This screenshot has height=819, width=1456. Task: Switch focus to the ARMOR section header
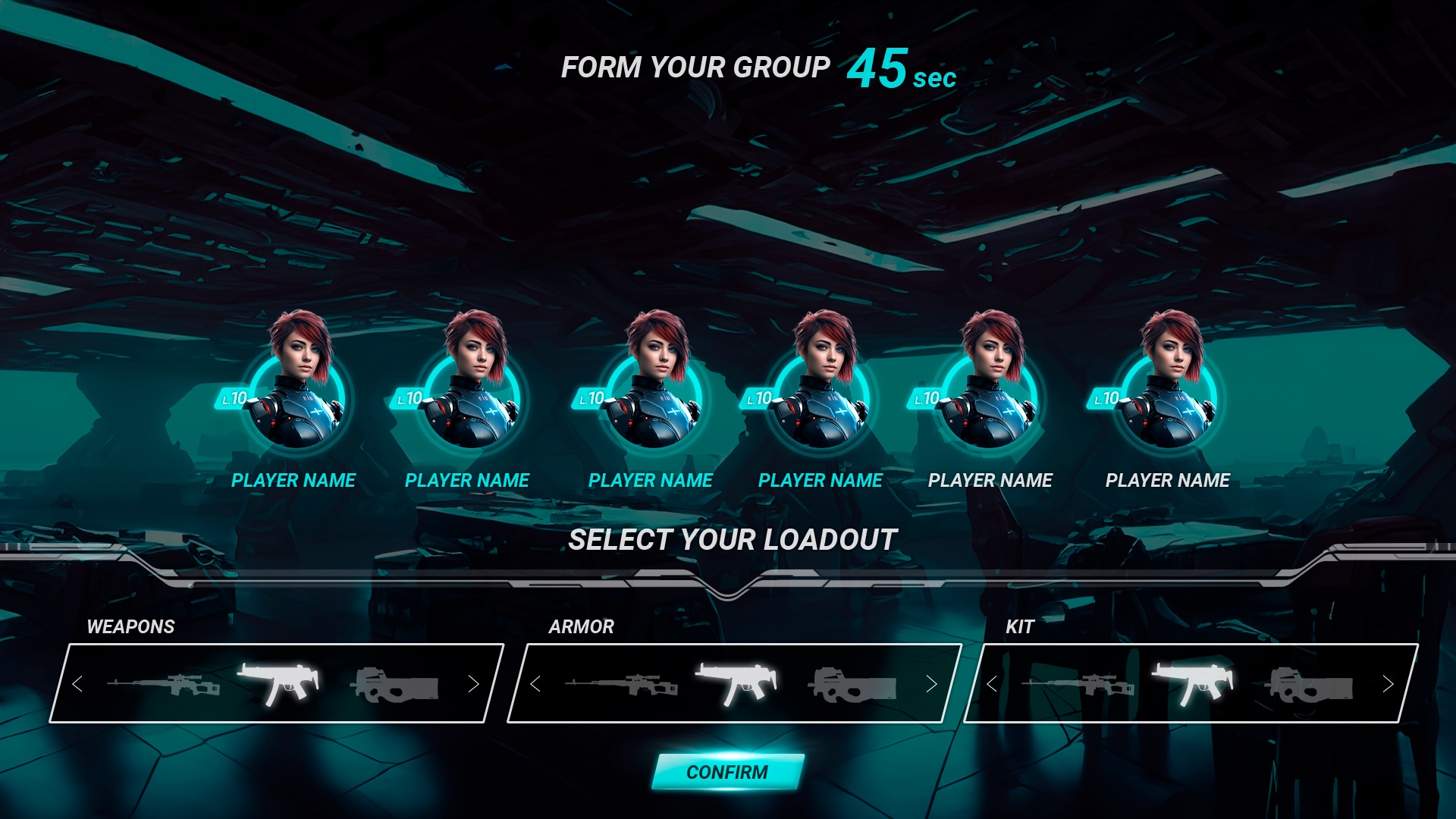tap(580, 626)
